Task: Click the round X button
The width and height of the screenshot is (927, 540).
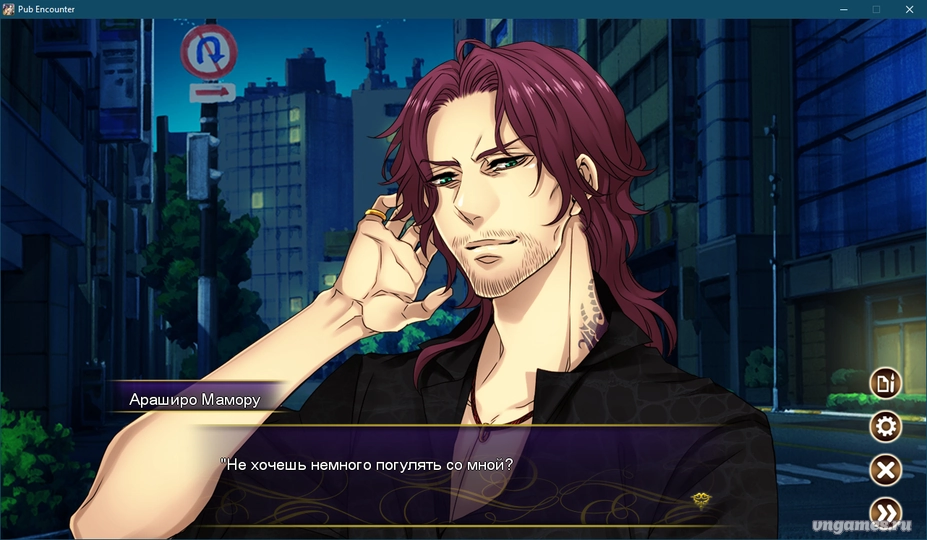Action: pyautogui.click(x=885, y=470)
